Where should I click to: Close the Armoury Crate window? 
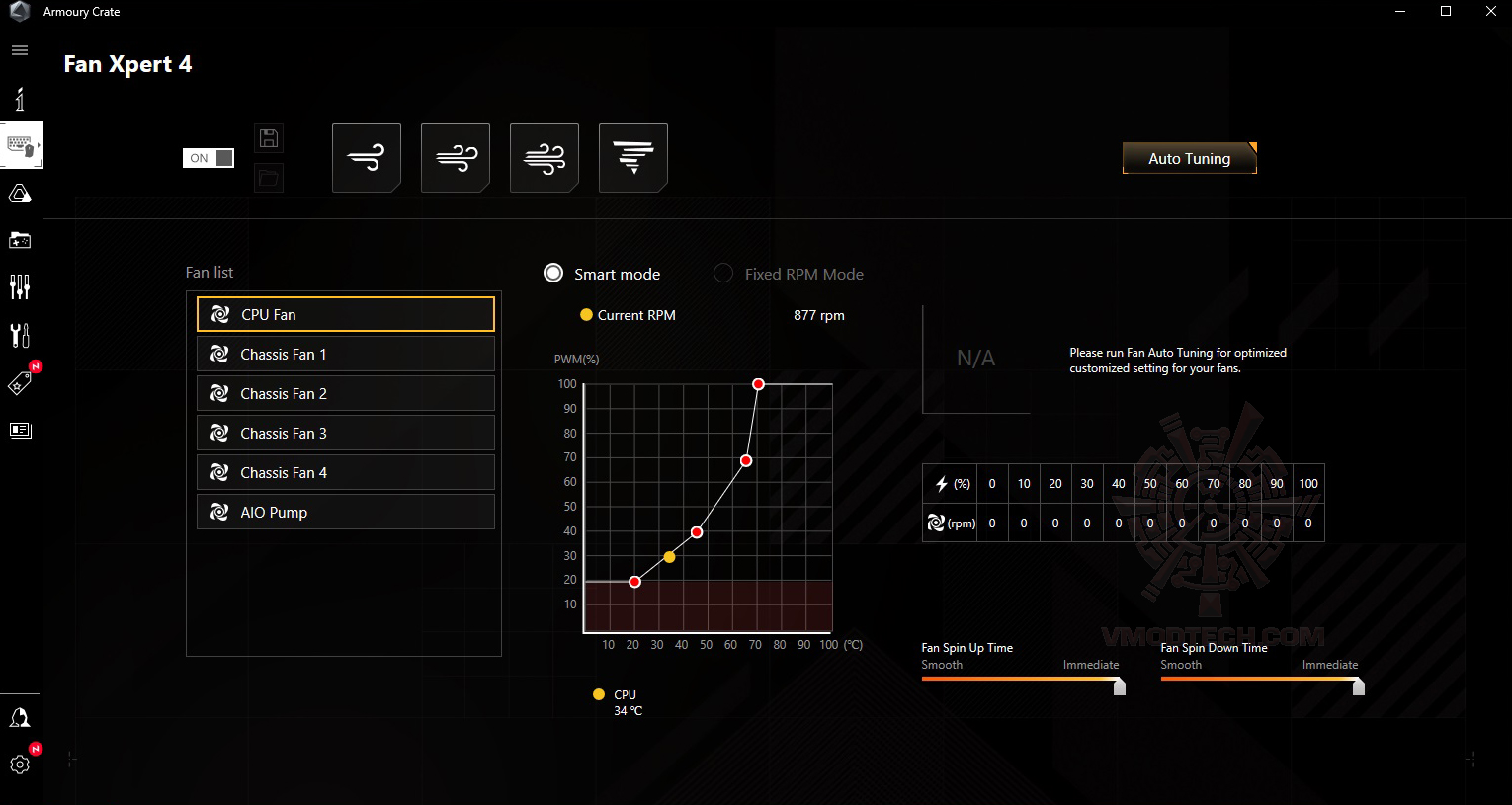[1489, 12]
